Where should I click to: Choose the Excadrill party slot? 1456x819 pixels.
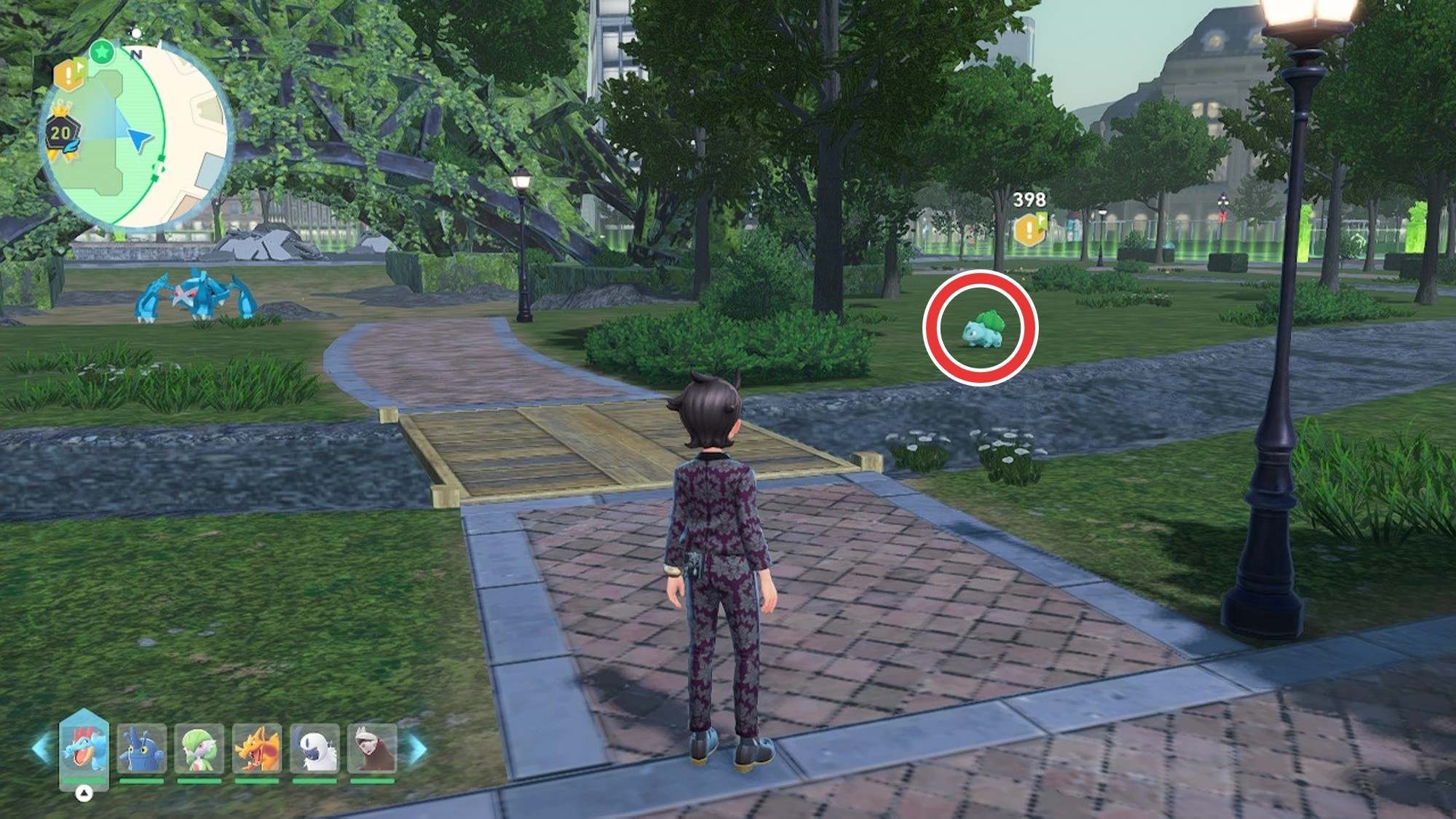[x=372, y=748]
